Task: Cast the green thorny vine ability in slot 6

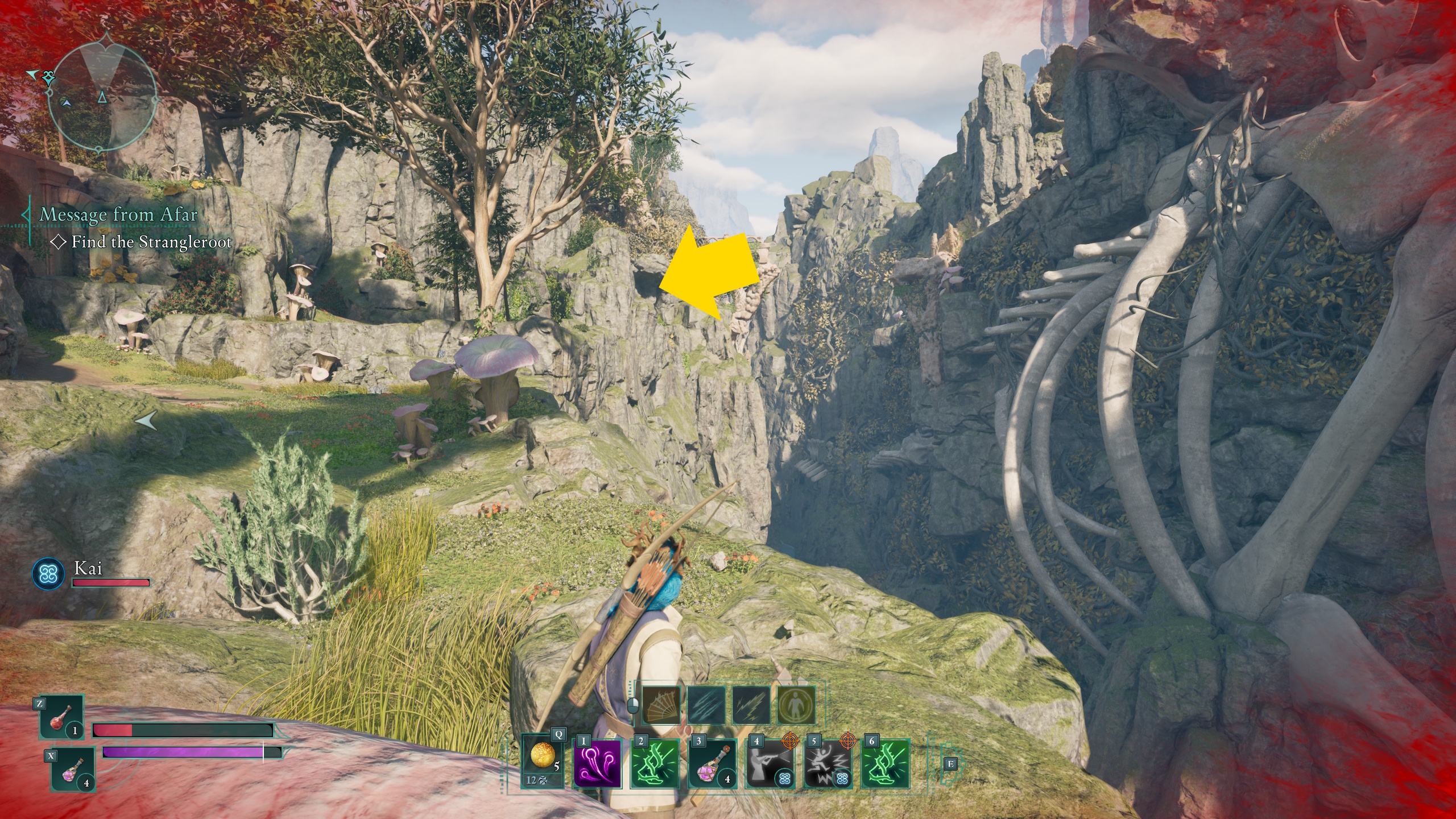Action: pos(886,764)
